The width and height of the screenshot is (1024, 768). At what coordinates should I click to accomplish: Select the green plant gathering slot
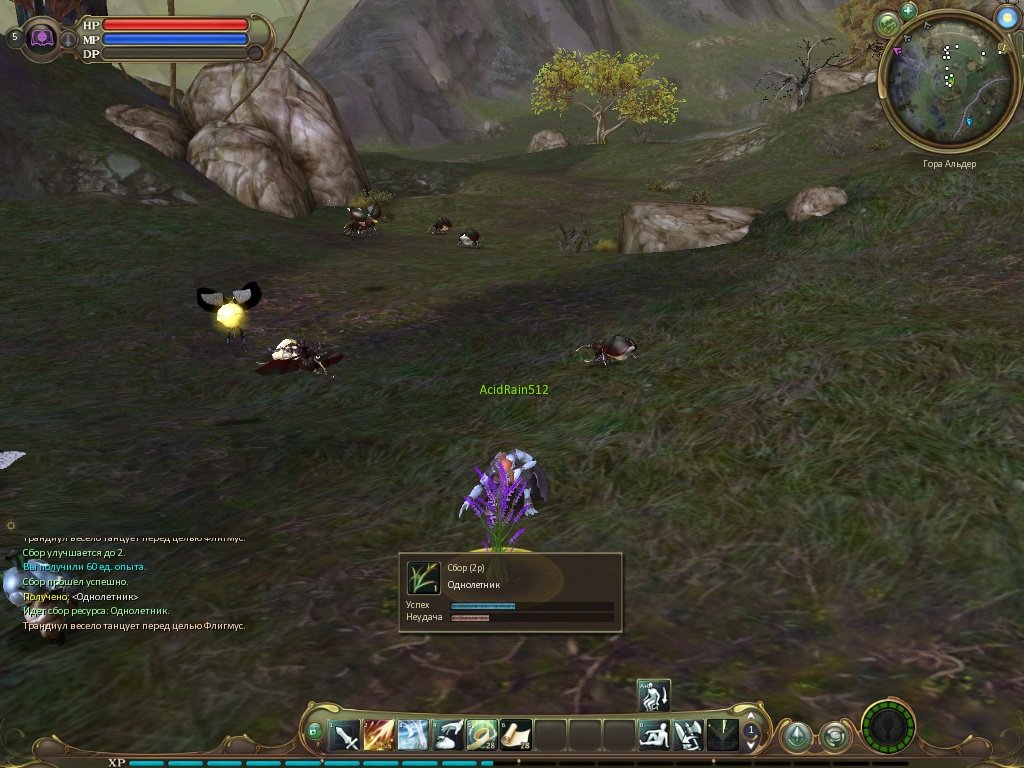722,736
